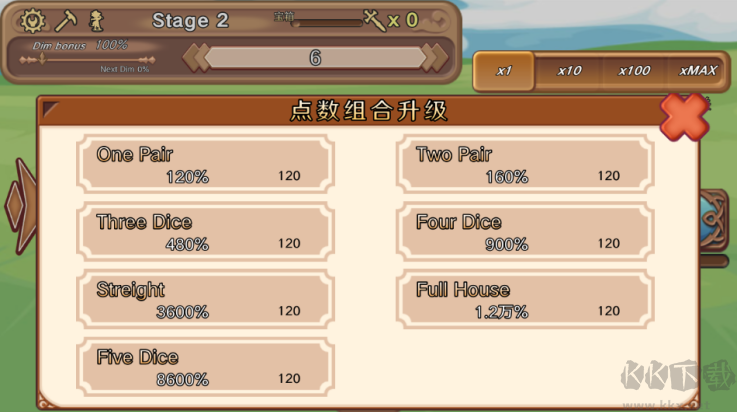Open the character figure icon
This screenshot has height=412, width=737.
pyautogui.click(x=97, y=20)
